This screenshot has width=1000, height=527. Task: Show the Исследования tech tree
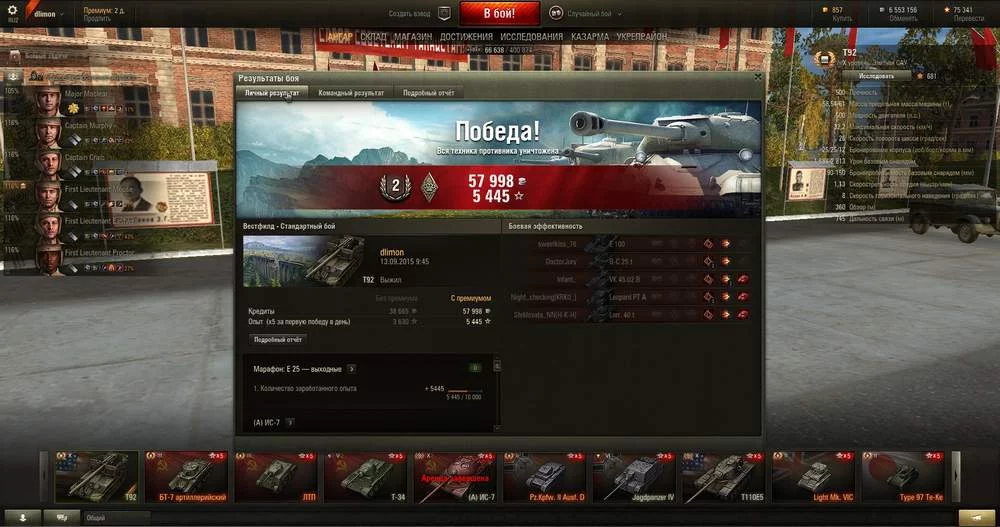[x=531, y=36]
